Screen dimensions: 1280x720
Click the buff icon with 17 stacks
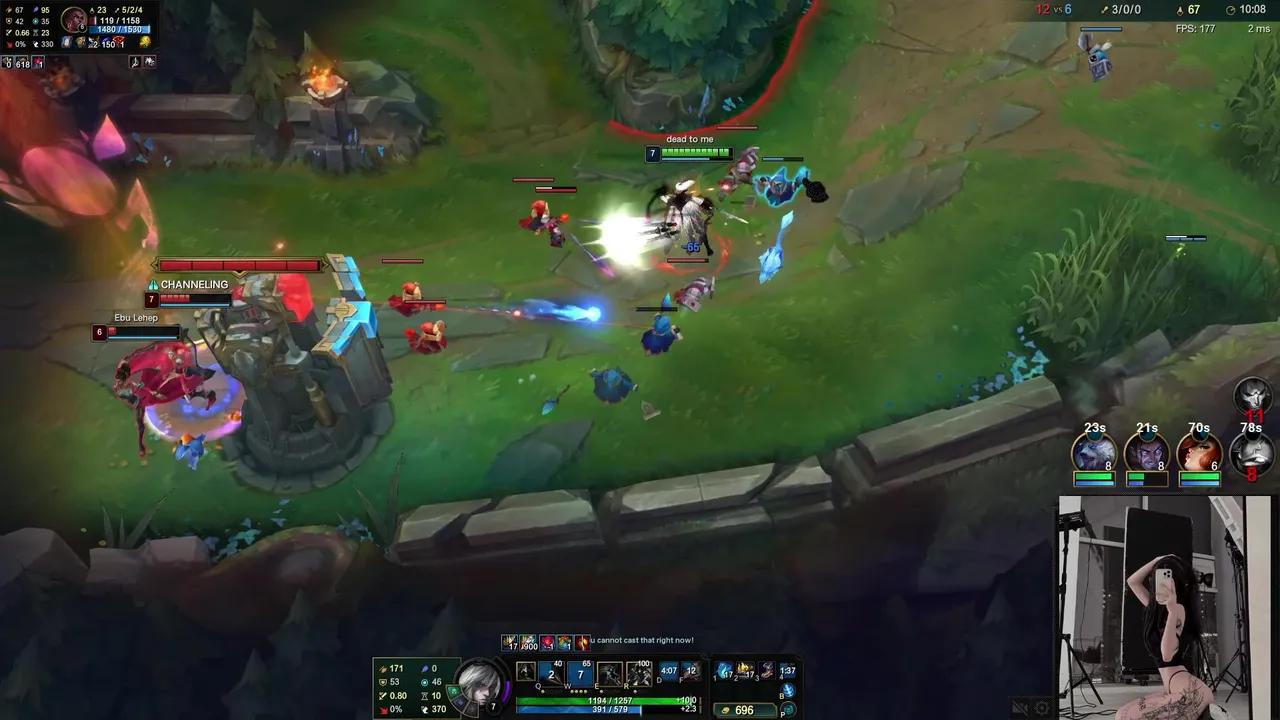pos(509,642)
